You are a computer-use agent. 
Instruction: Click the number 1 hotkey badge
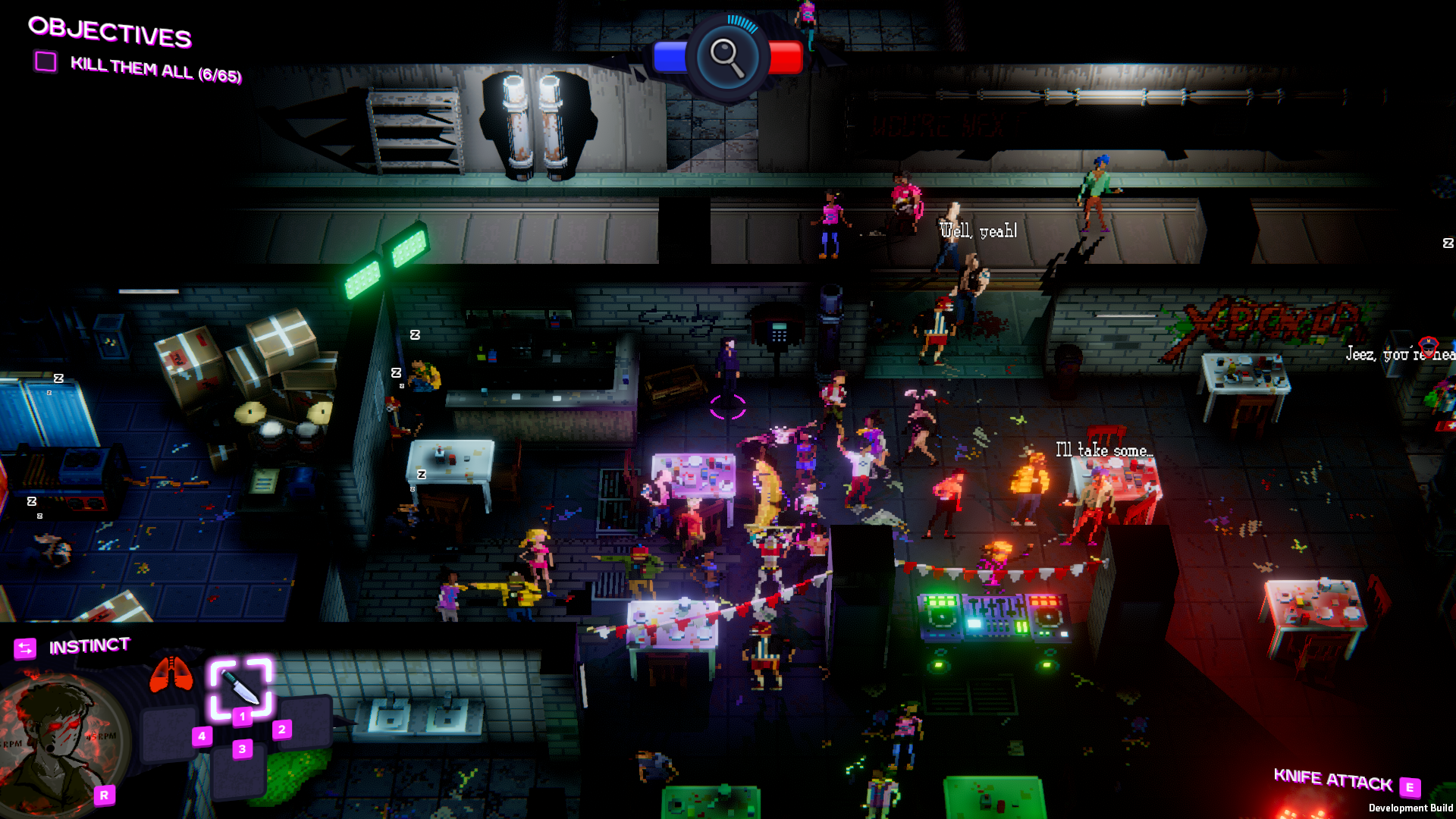pos(242,716)
